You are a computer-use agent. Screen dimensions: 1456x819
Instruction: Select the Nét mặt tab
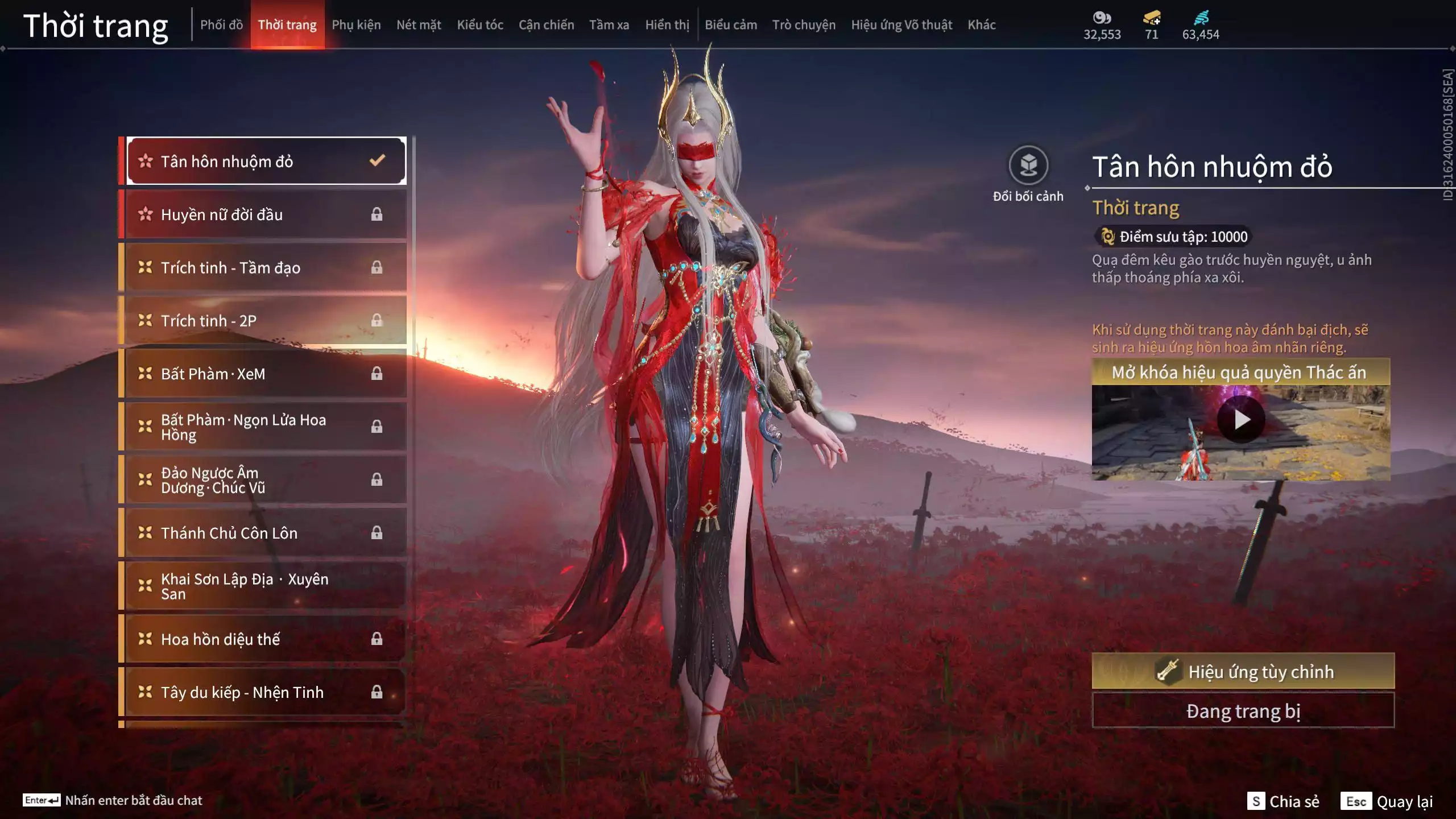tap(419, 25)
